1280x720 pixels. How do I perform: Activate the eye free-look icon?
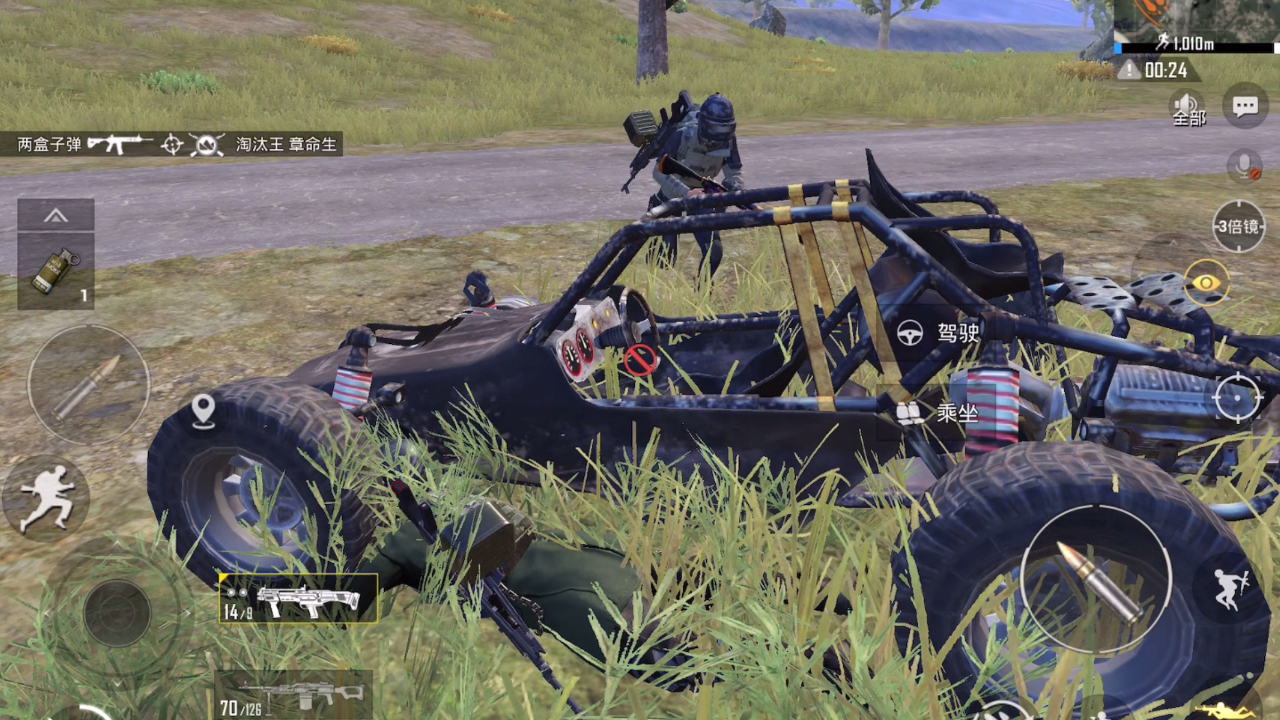click(1207, 283)
